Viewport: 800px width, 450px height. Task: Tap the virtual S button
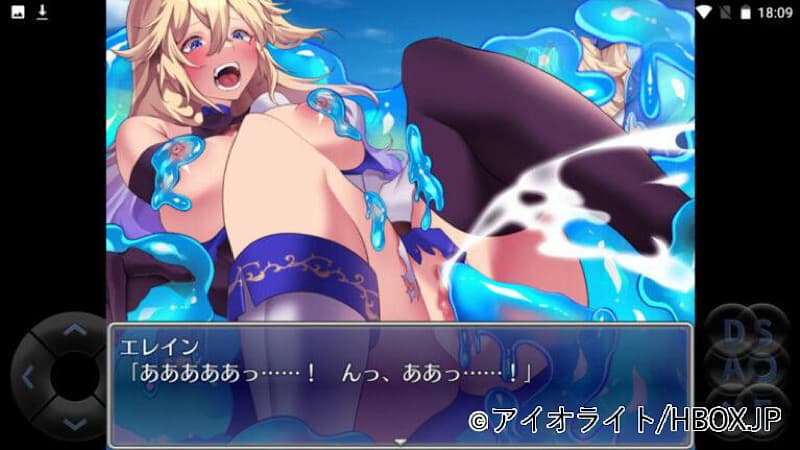tap(763, 327)
